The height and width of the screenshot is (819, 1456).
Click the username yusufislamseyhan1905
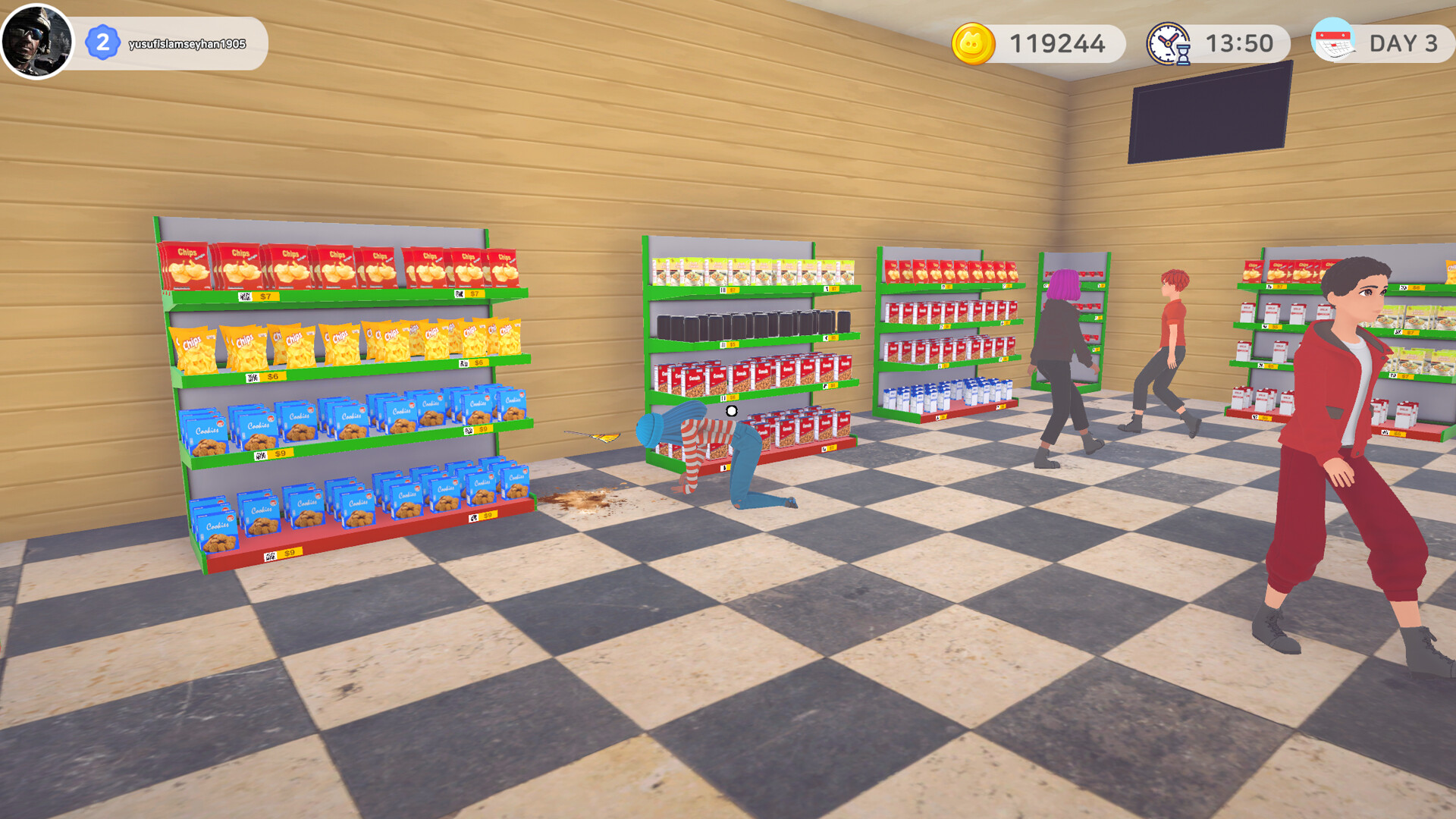coord(187,43)
